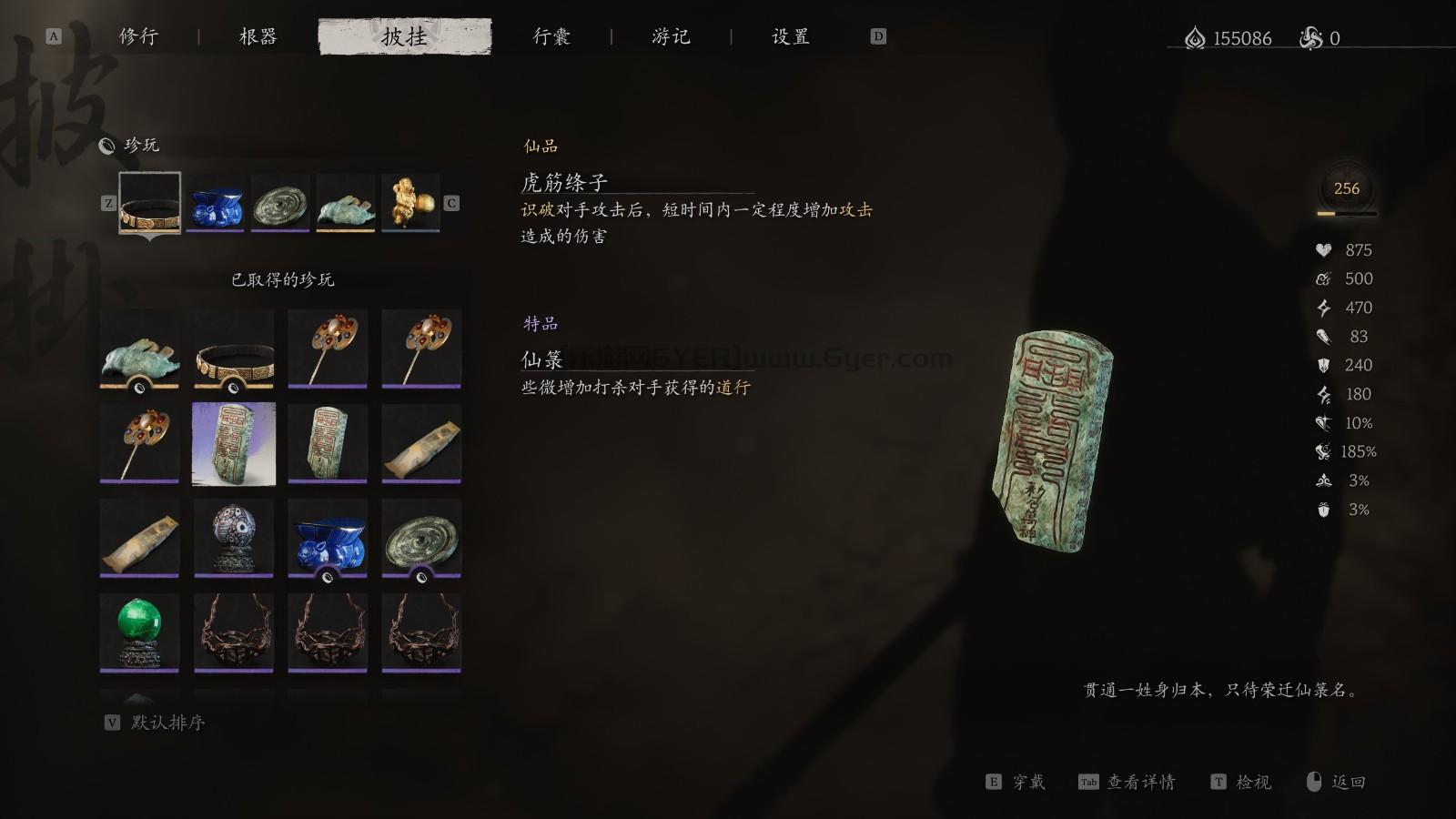
Task: Switch to the 行囊 tab
Action: pyautogui.click(x=551, y=37)
